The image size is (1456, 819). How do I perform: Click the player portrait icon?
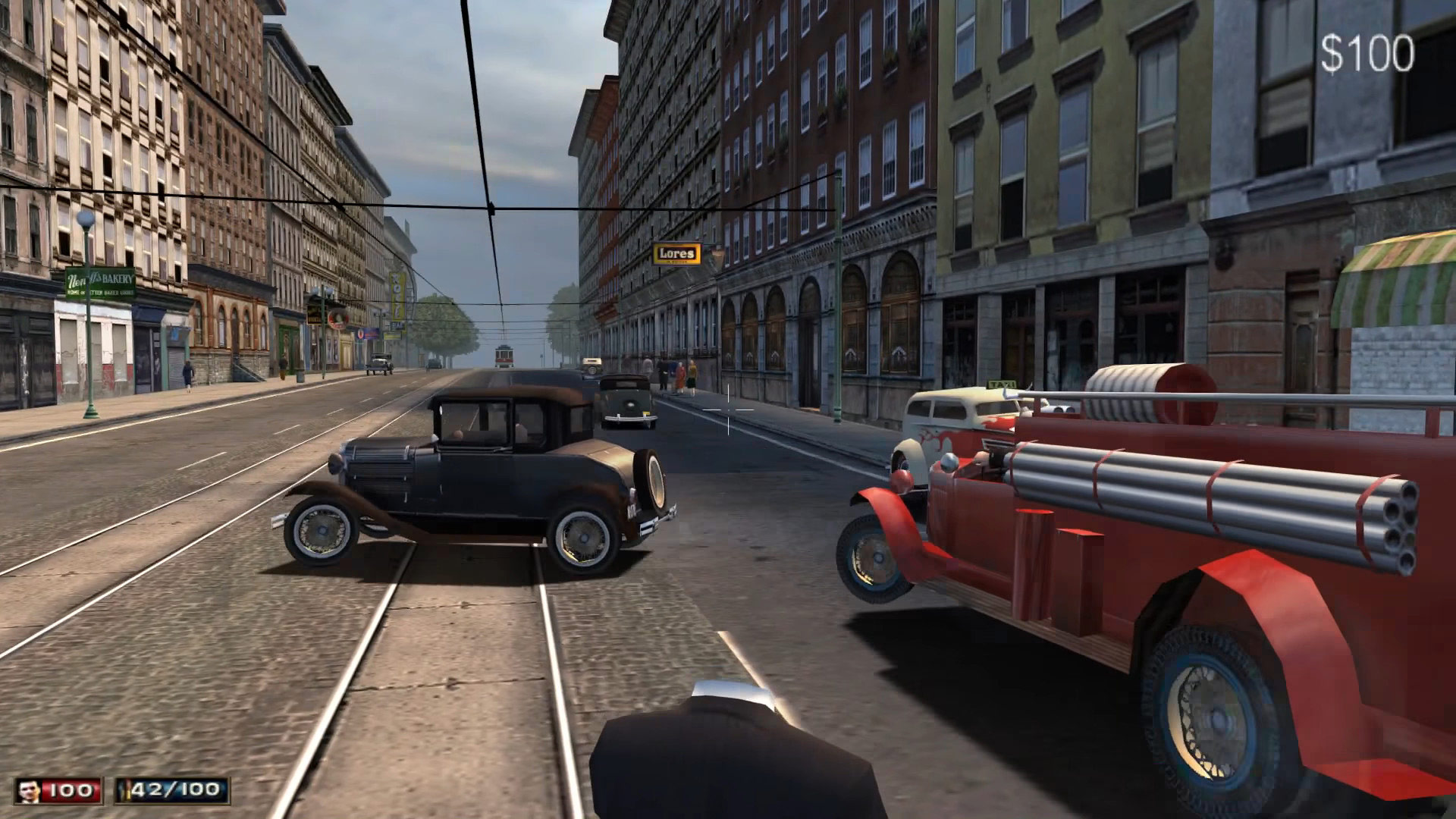(x=30, y=791)
